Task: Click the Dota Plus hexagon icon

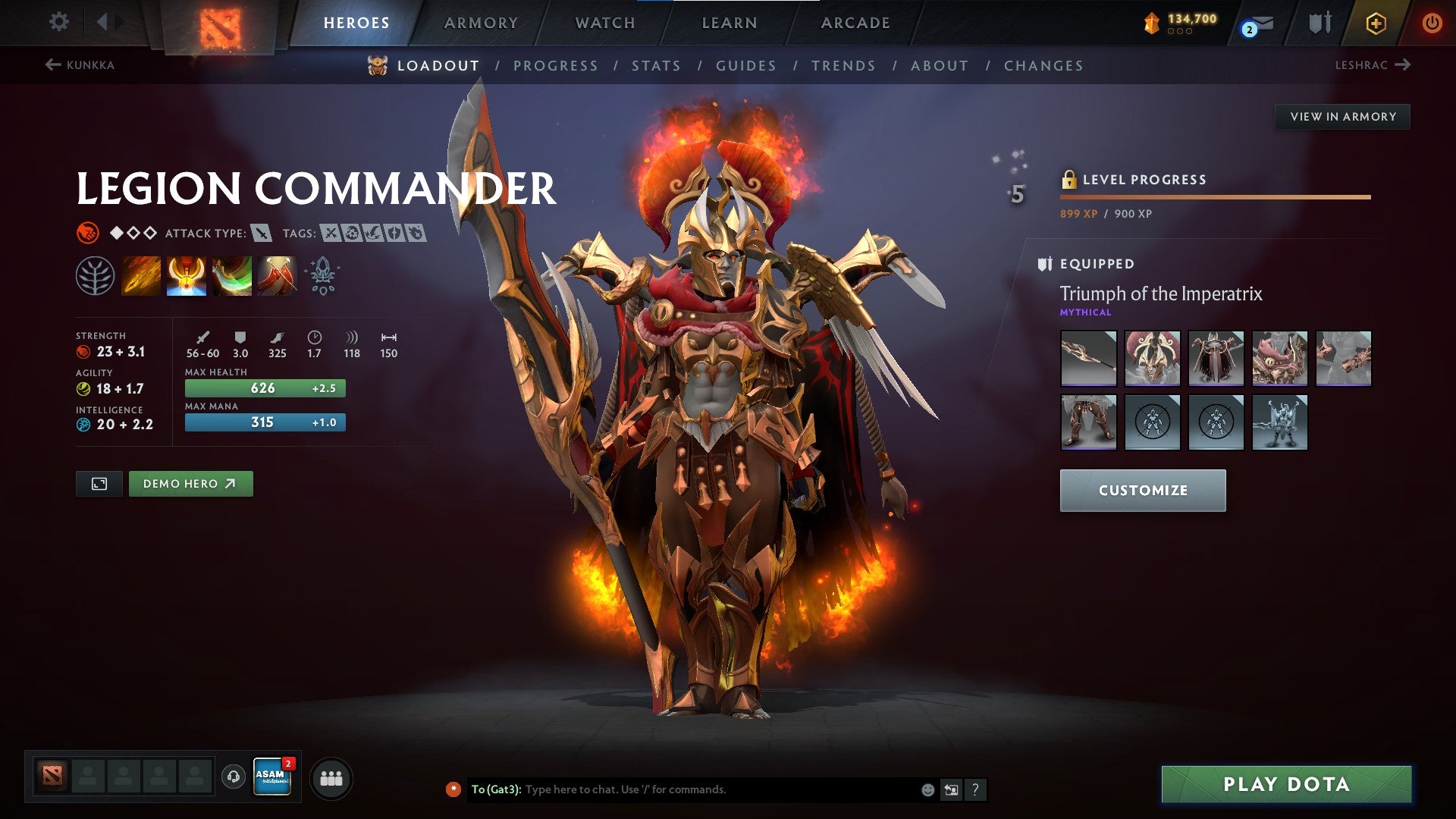Action: 1375,23
